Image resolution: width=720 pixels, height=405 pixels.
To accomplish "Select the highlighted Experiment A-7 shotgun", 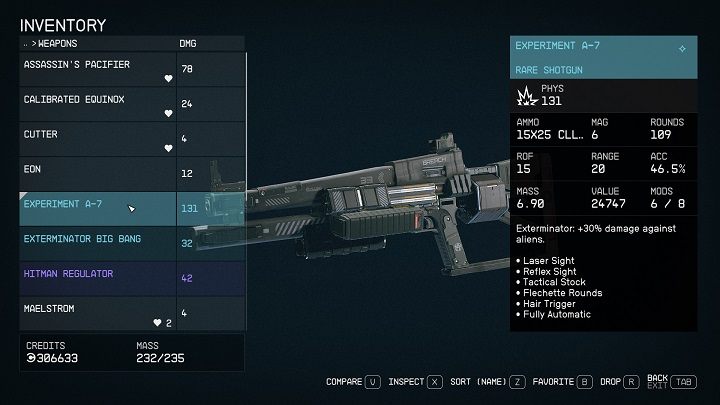I will pos(98,207).
